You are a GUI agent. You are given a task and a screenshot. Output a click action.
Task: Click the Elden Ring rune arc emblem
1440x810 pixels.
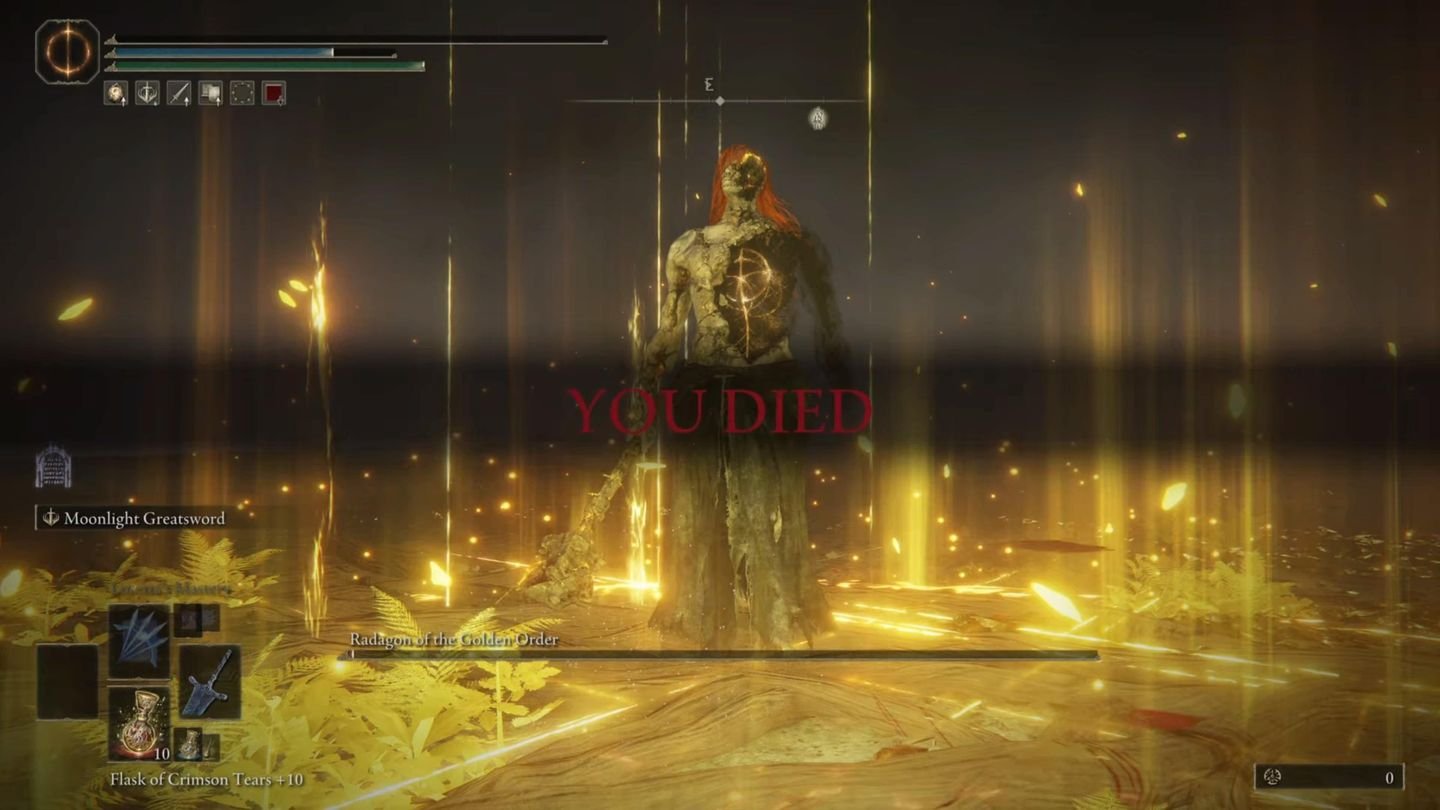pyautogui.click(x=68, y=52)
